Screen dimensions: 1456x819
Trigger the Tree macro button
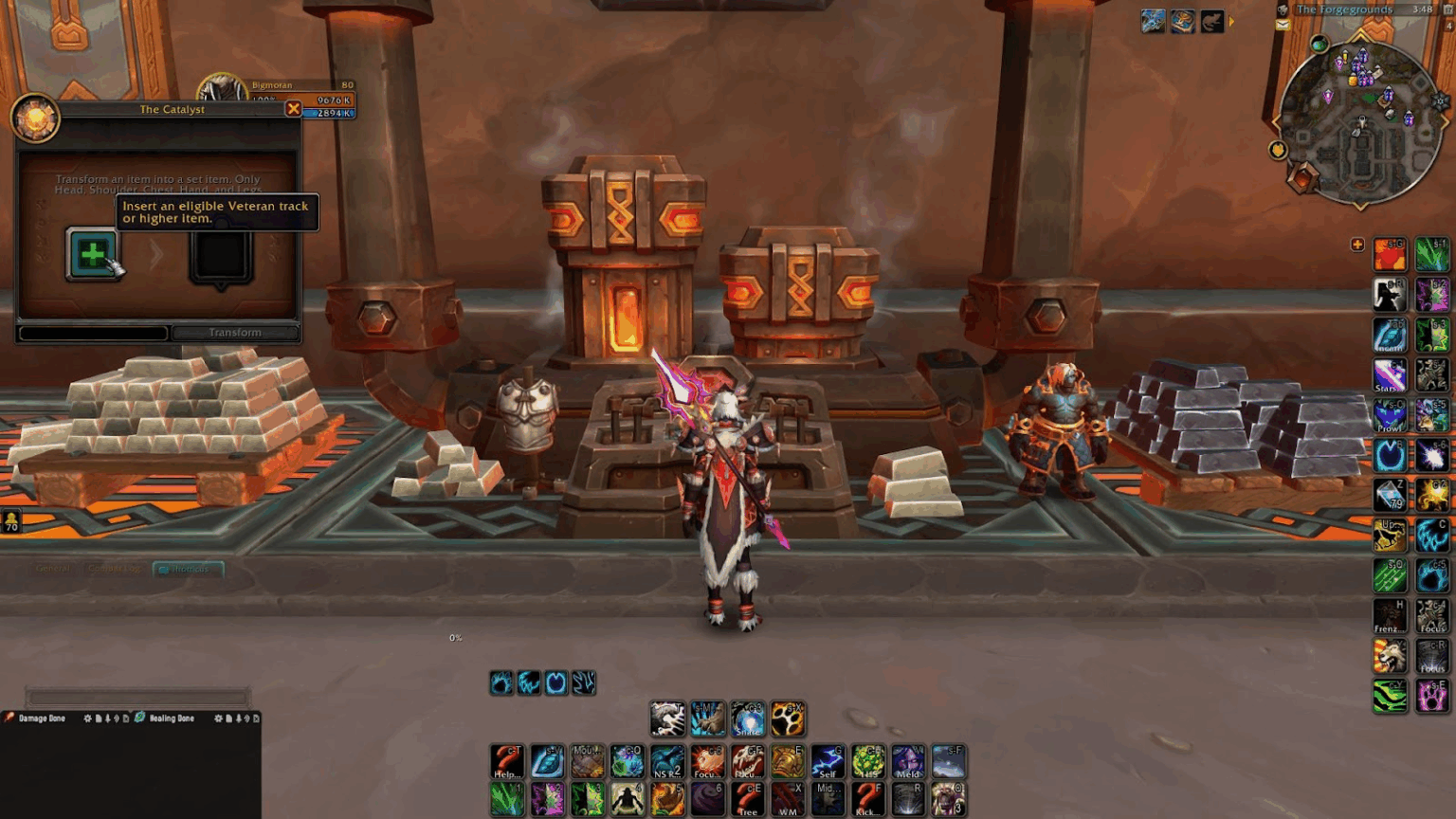pos(748,799)
